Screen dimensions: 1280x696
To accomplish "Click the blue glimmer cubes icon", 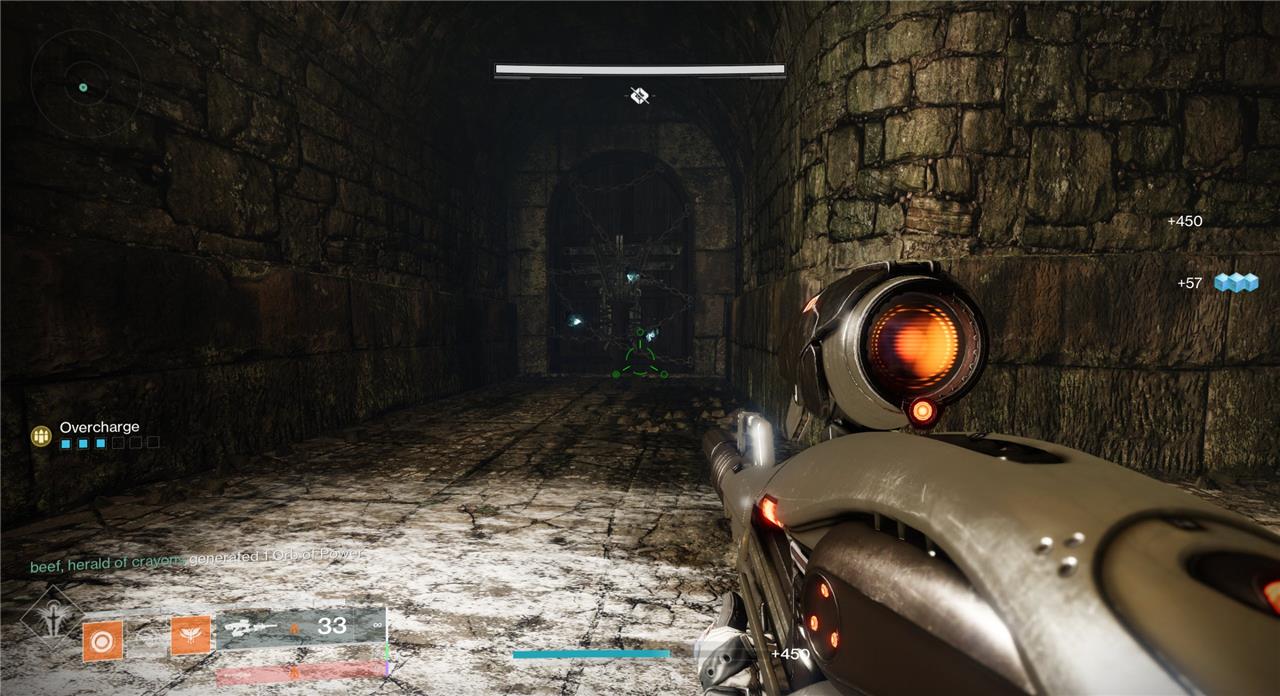I will [x=1235, y=283].
